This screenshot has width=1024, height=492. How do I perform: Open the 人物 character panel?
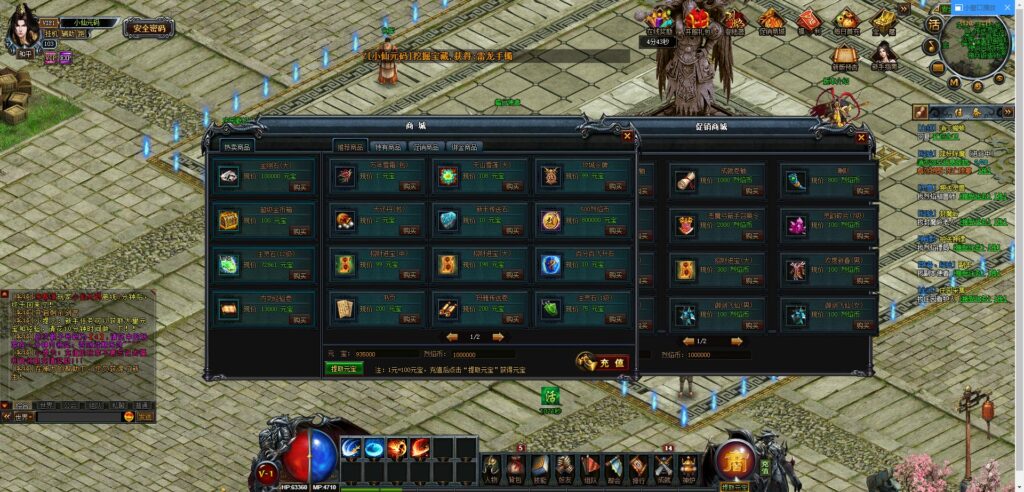492,468
